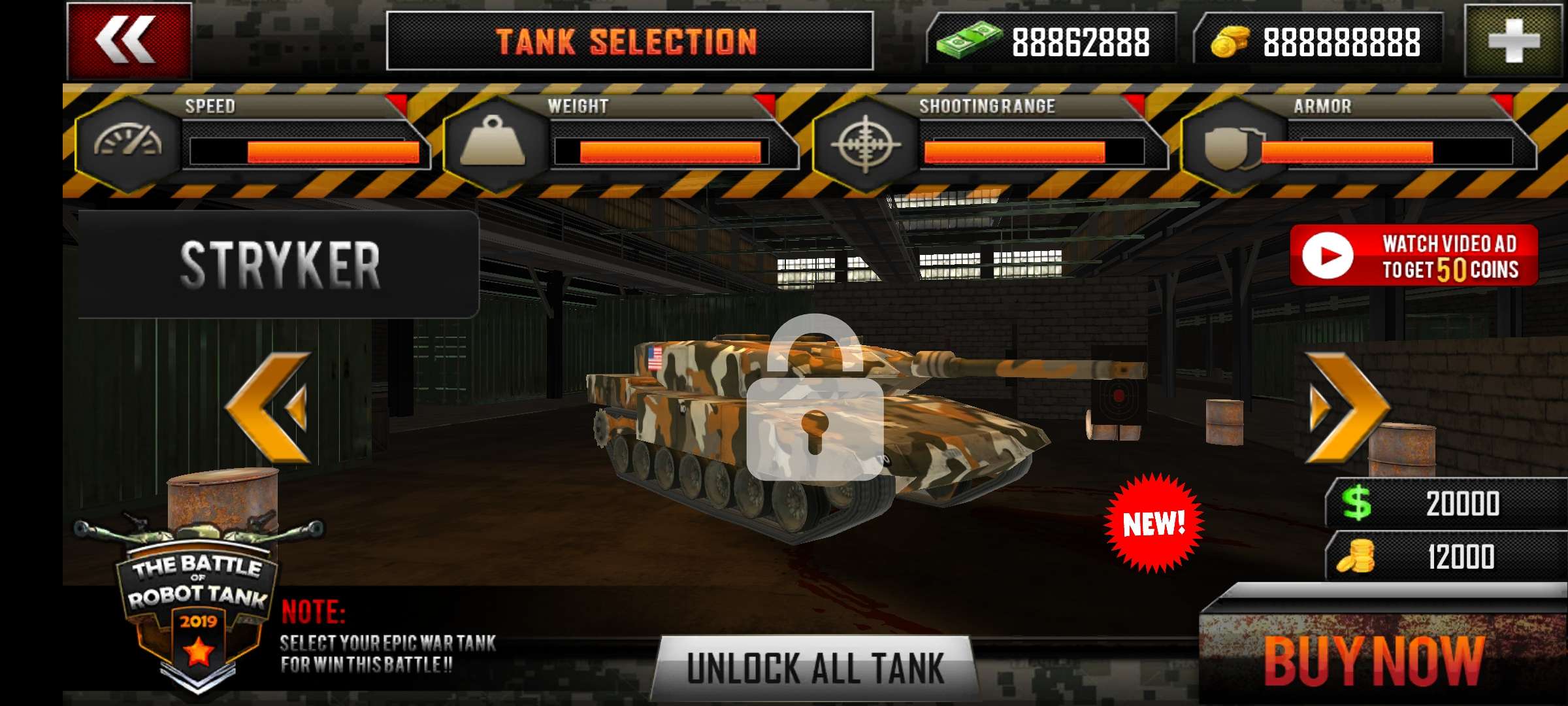Add more currency with the plus button
This screenshot has height=706, width=1568.
[1514, 41]
